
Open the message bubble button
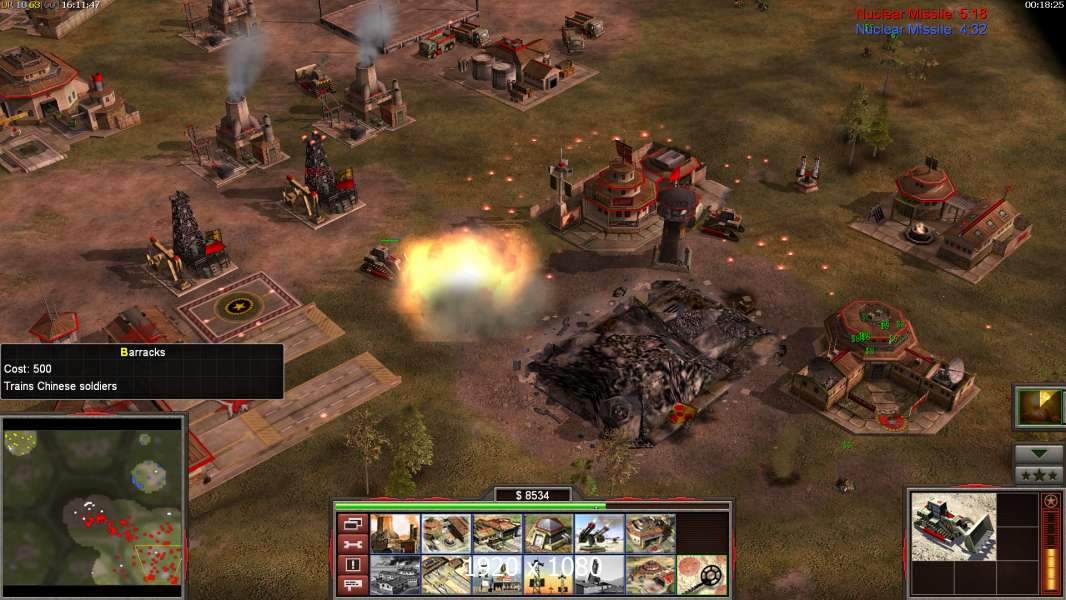pos(352,585)
